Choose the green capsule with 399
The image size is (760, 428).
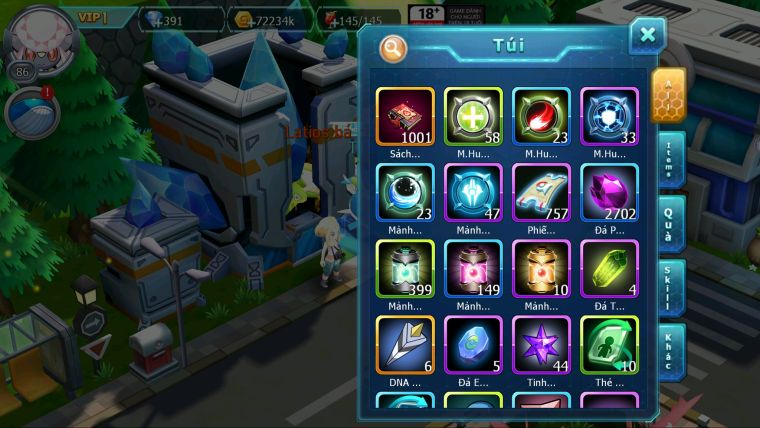(405, 269)
